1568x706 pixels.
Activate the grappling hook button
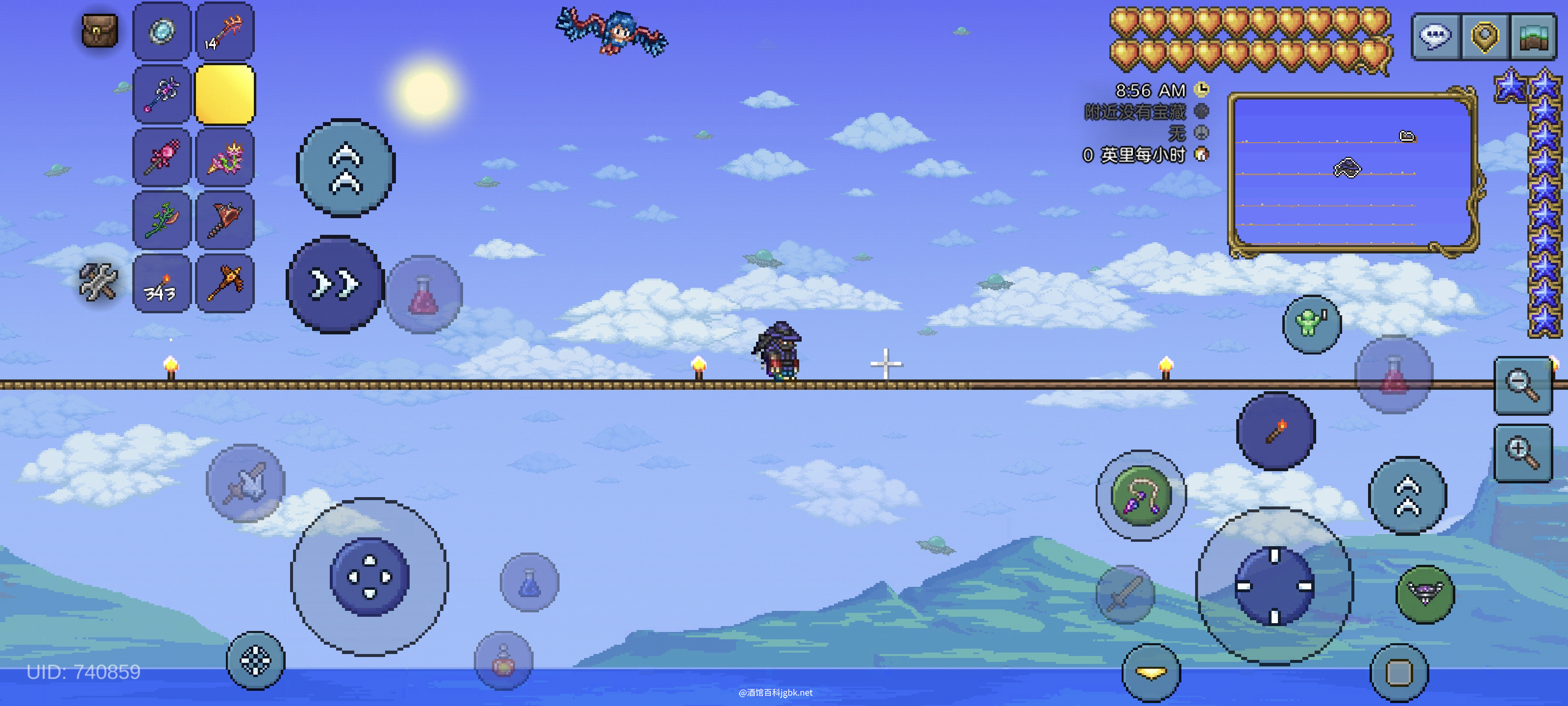[x=1141, y=495]
